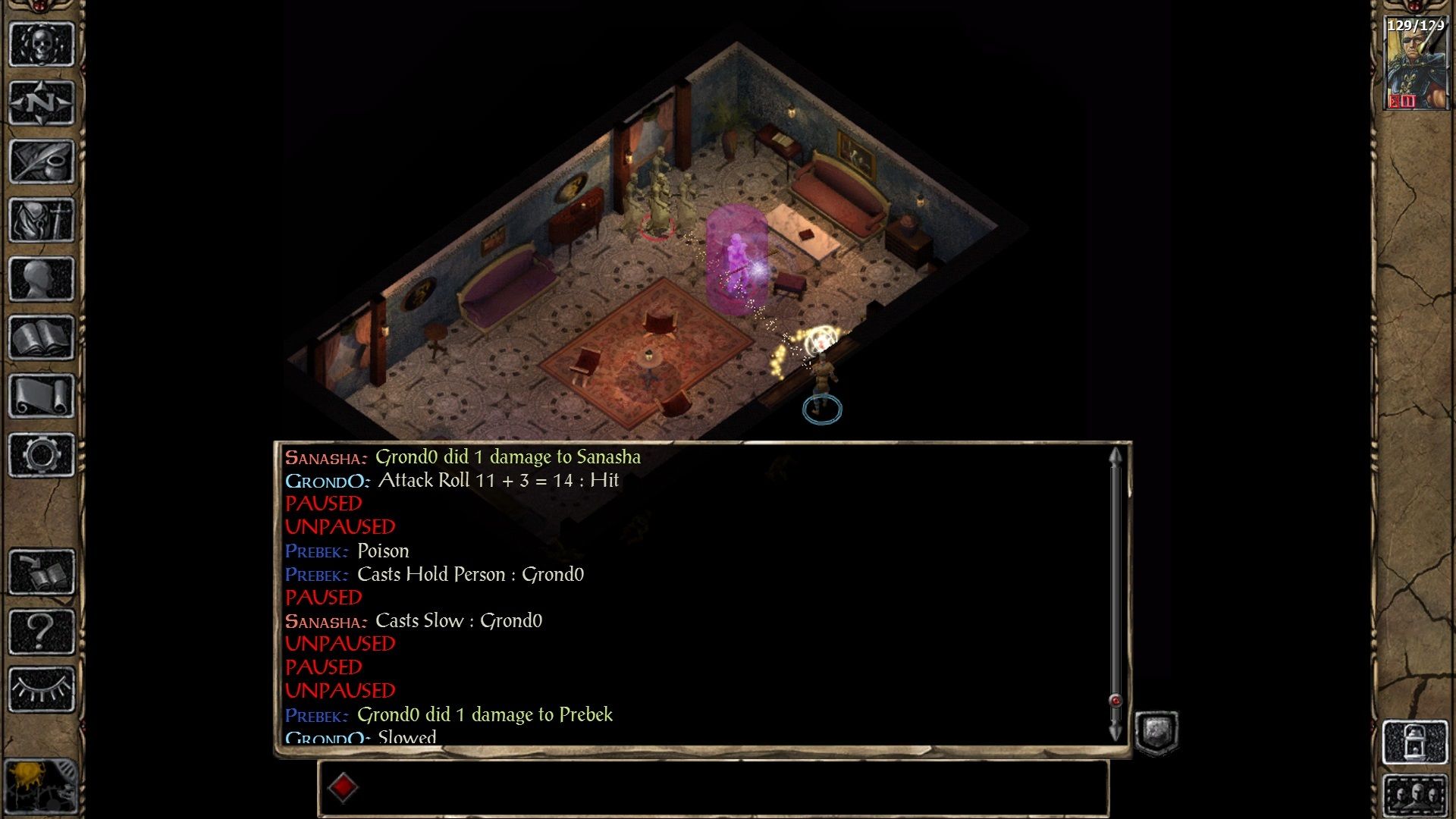The image size is (1456, 819).
Task: Open Game Options with the gear icon
Action: [x=42, y=453]
